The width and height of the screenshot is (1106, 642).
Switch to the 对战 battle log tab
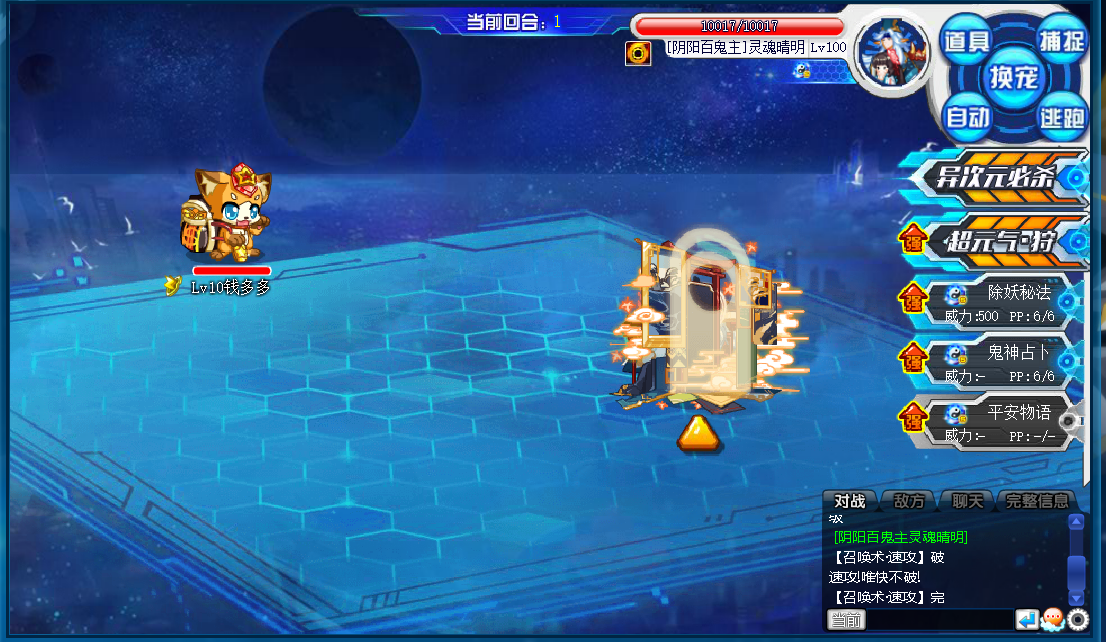[x=850, y=501]
